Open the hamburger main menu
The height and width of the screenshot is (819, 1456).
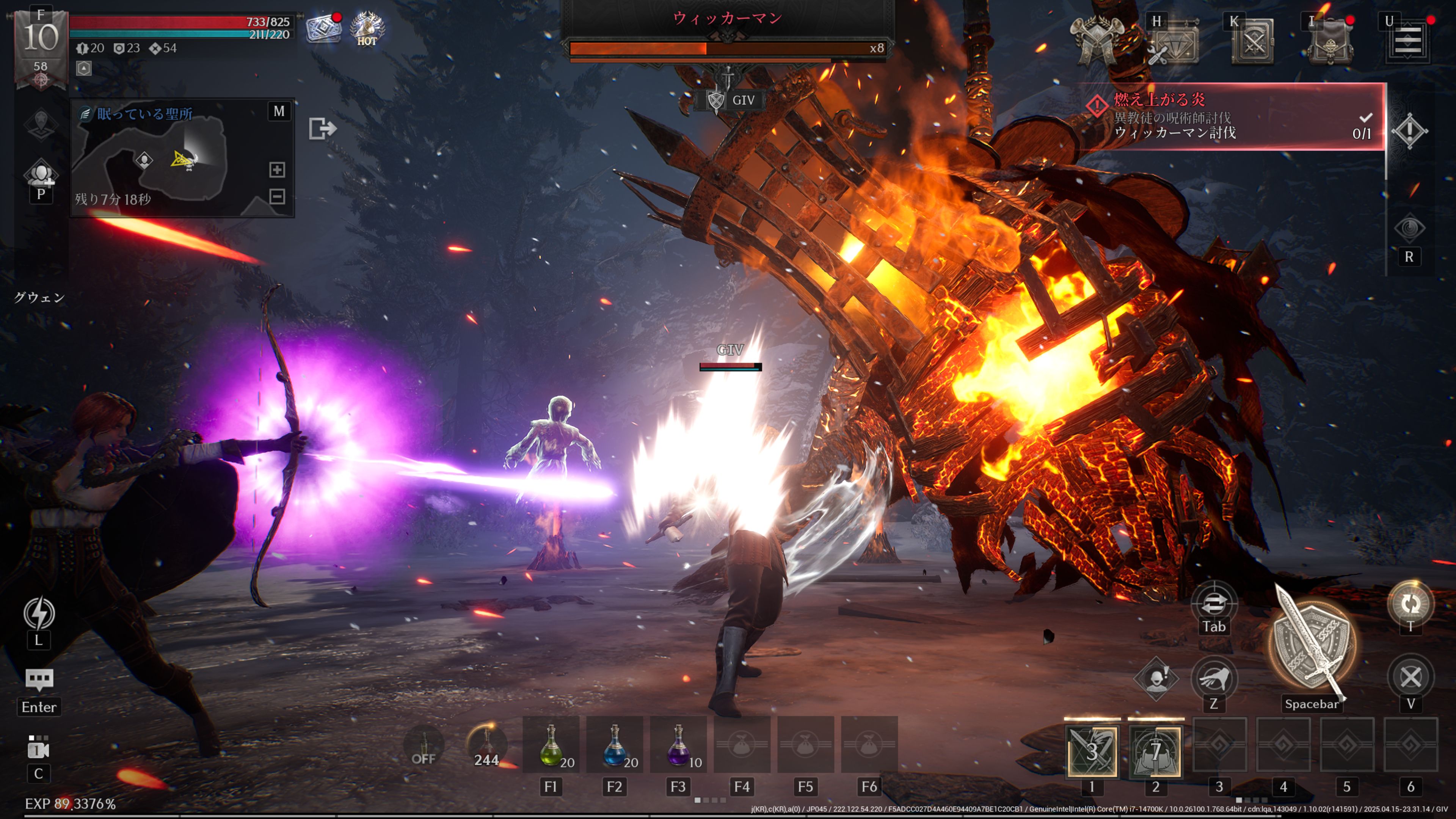(1407, 41)
